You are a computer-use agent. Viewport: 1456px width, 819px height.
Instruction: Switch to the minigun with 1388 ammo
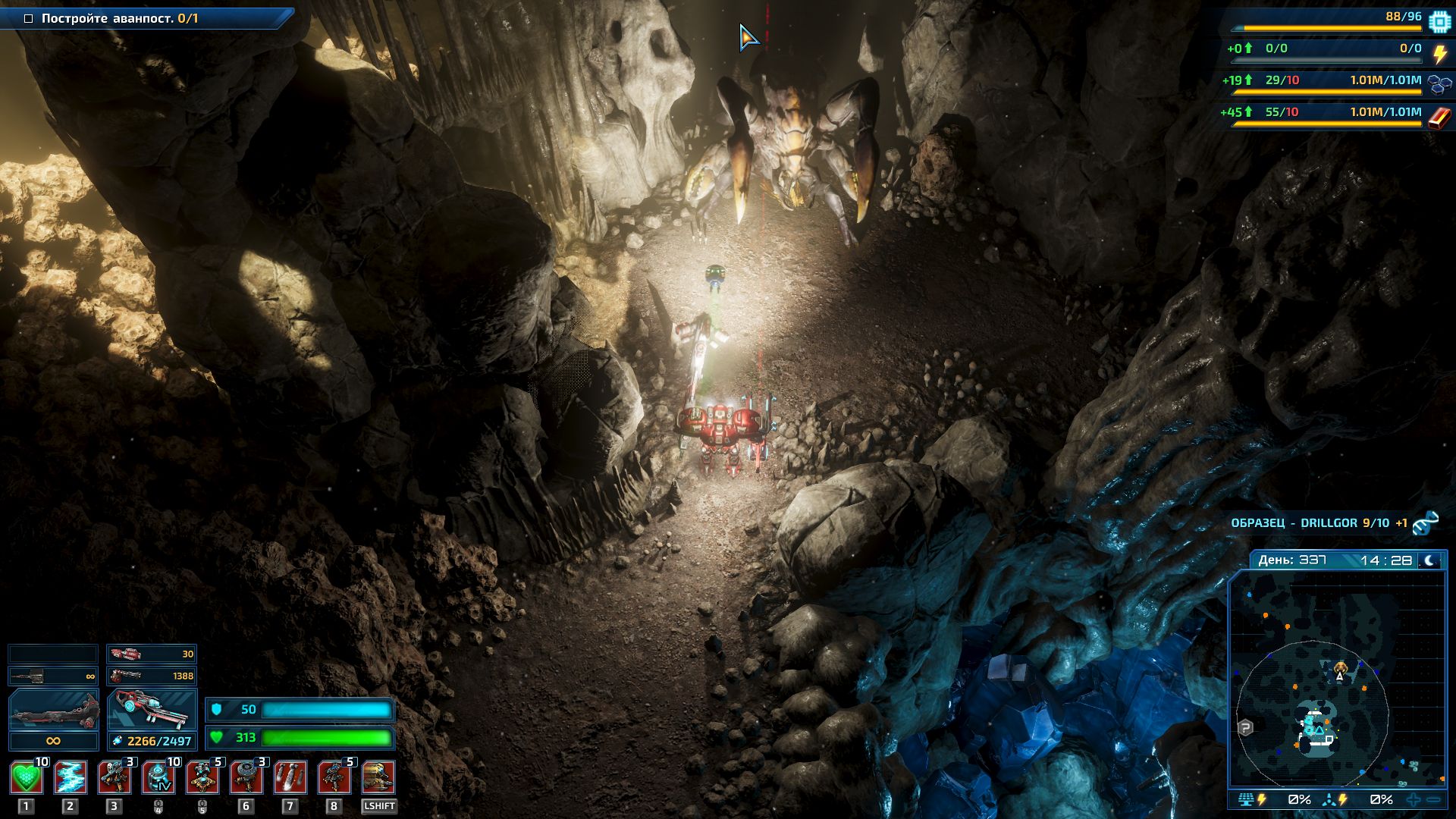[x=152, y=676]
